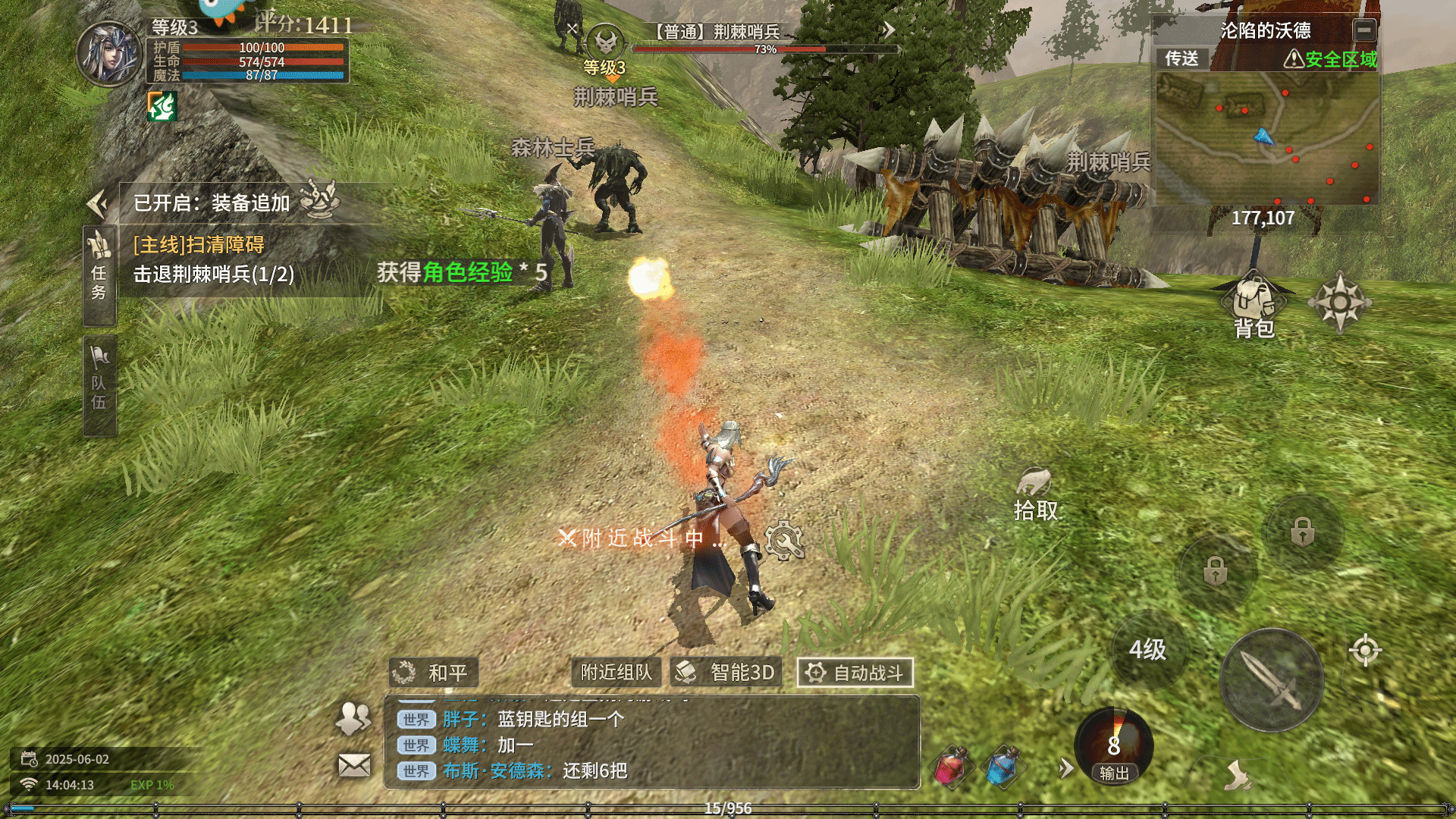Open the 任务 quest tab

click(x=99, y=275)
